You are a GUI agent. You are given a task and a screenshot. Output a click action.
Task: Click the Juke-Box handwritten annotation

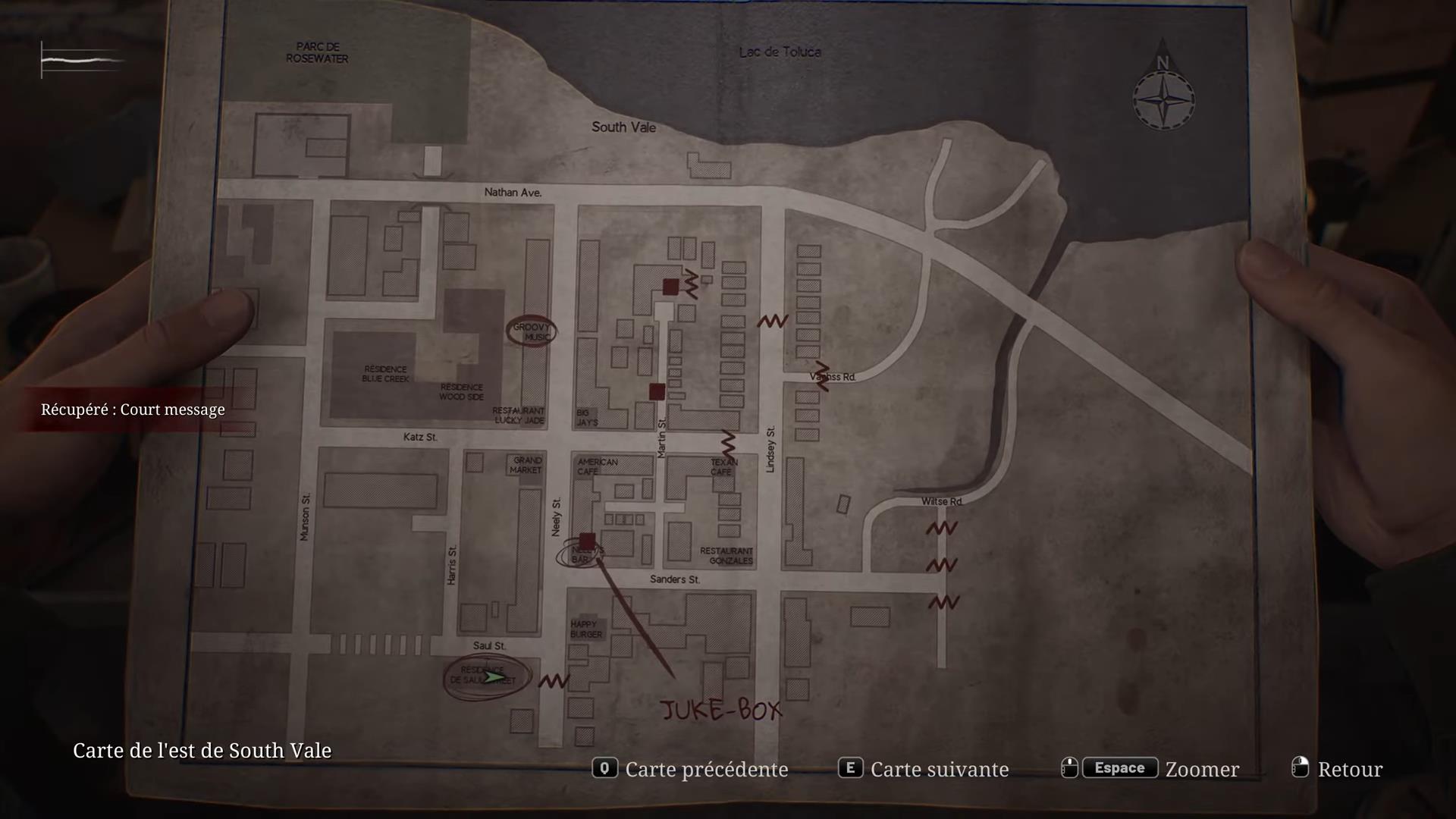coord(721,710)
